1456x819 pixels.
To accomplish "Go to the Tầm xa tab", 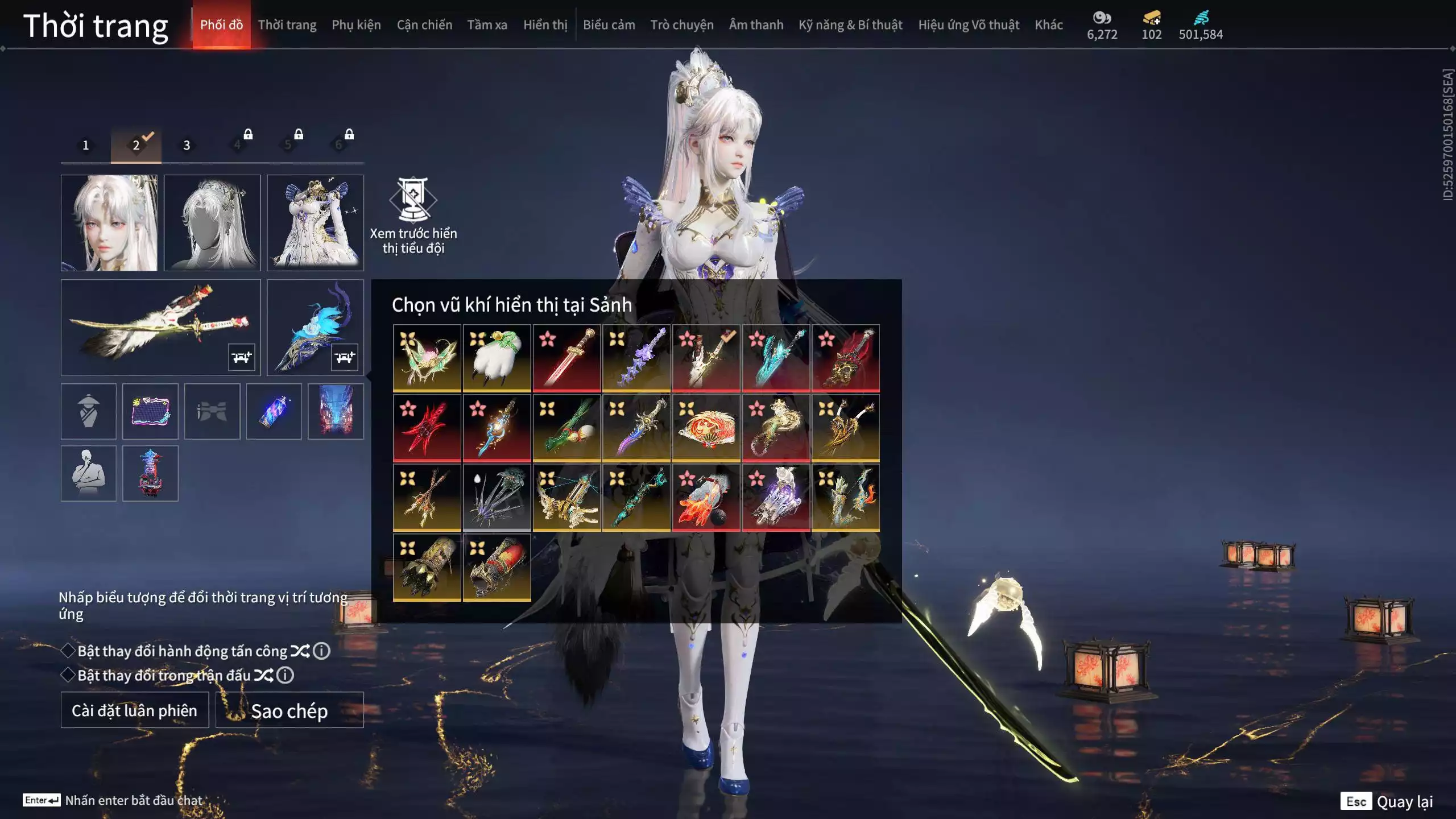I will click(x=487, y=25).
